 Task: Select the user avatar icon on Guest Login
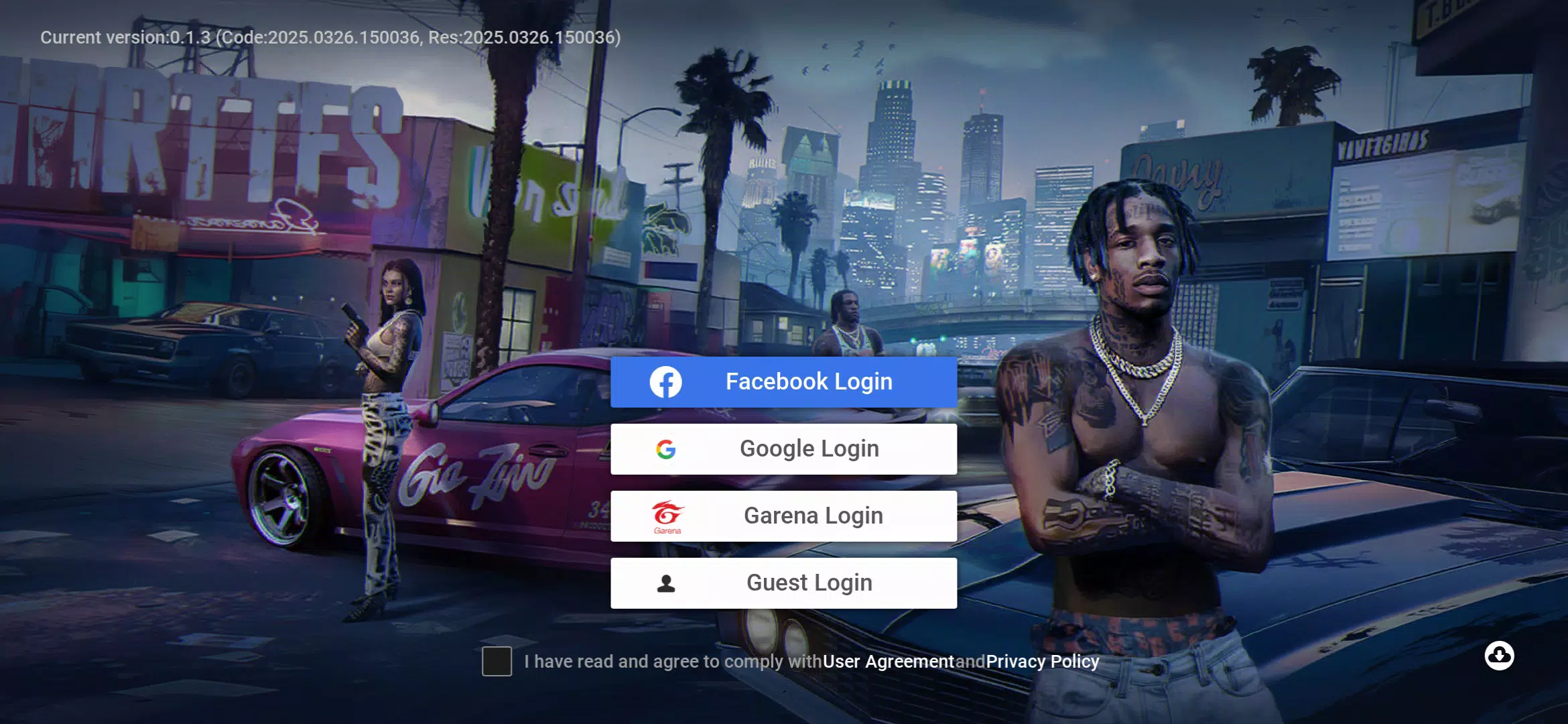point(666,583)
